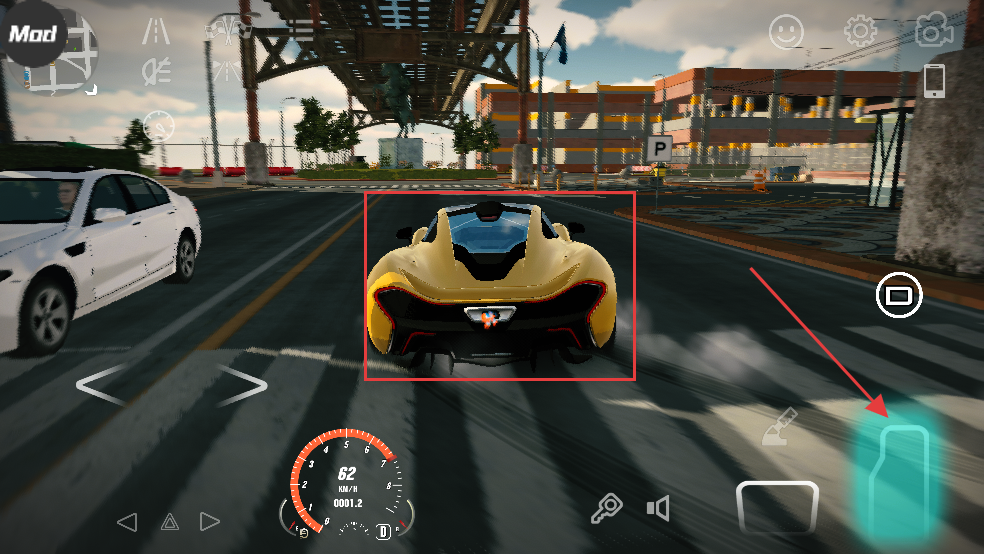Open the smiley emote menu
984x554 pixels.
[786, 33]
